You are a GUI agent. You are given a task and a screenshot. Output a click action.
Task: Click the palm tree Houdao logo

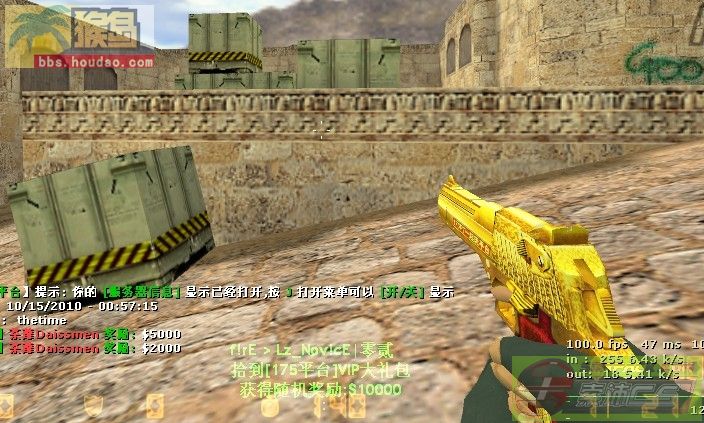click(40, 29)
